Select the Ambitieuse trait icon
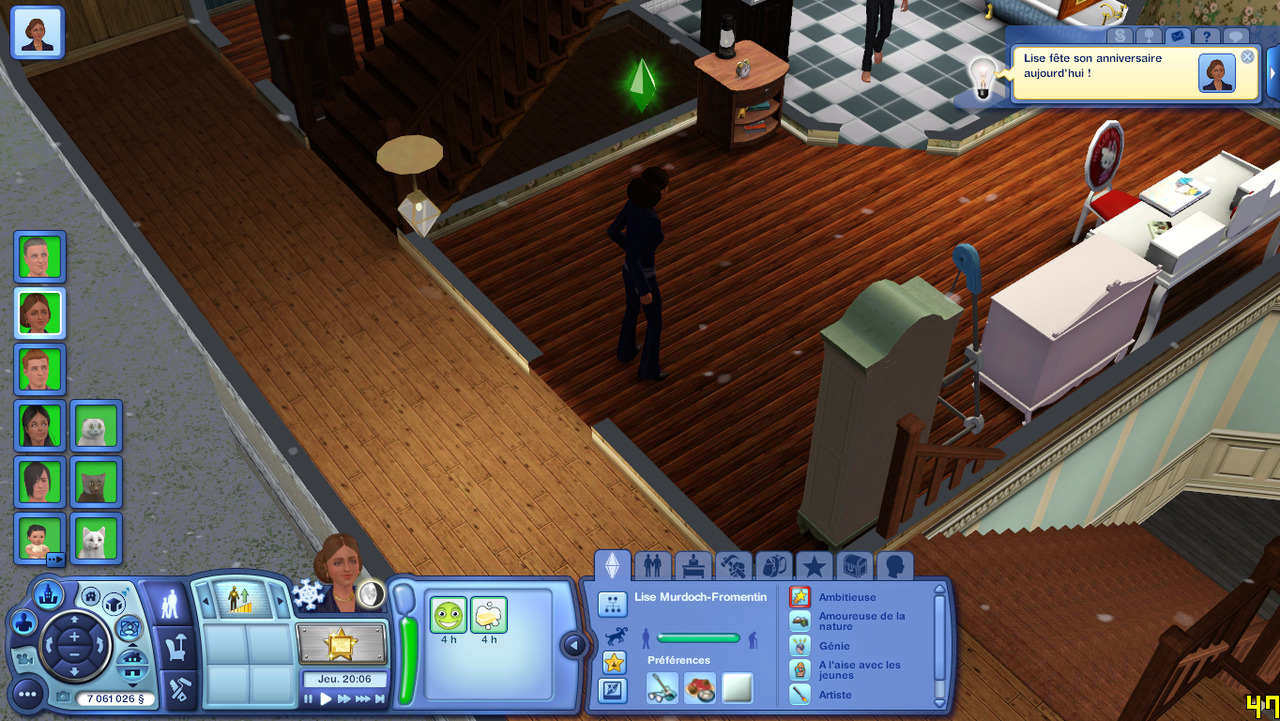1280x721 pixels. point(800,597)
